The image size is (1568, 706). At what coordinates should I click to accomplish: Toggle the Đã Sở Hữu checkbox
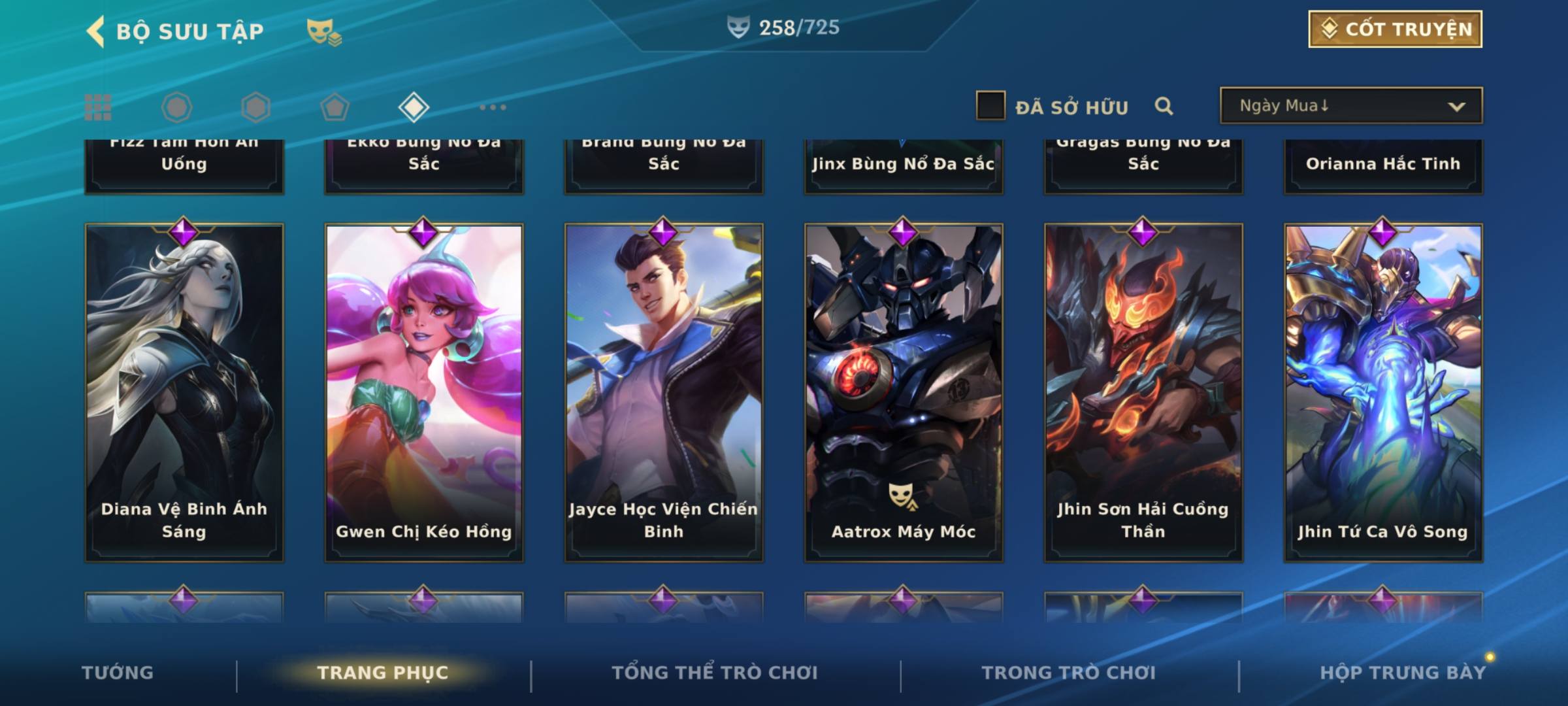click(990, 106)
